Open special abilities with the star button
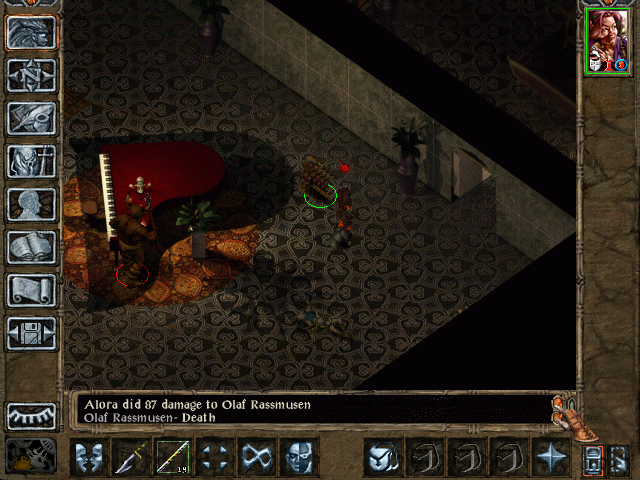 click(551, 457)
